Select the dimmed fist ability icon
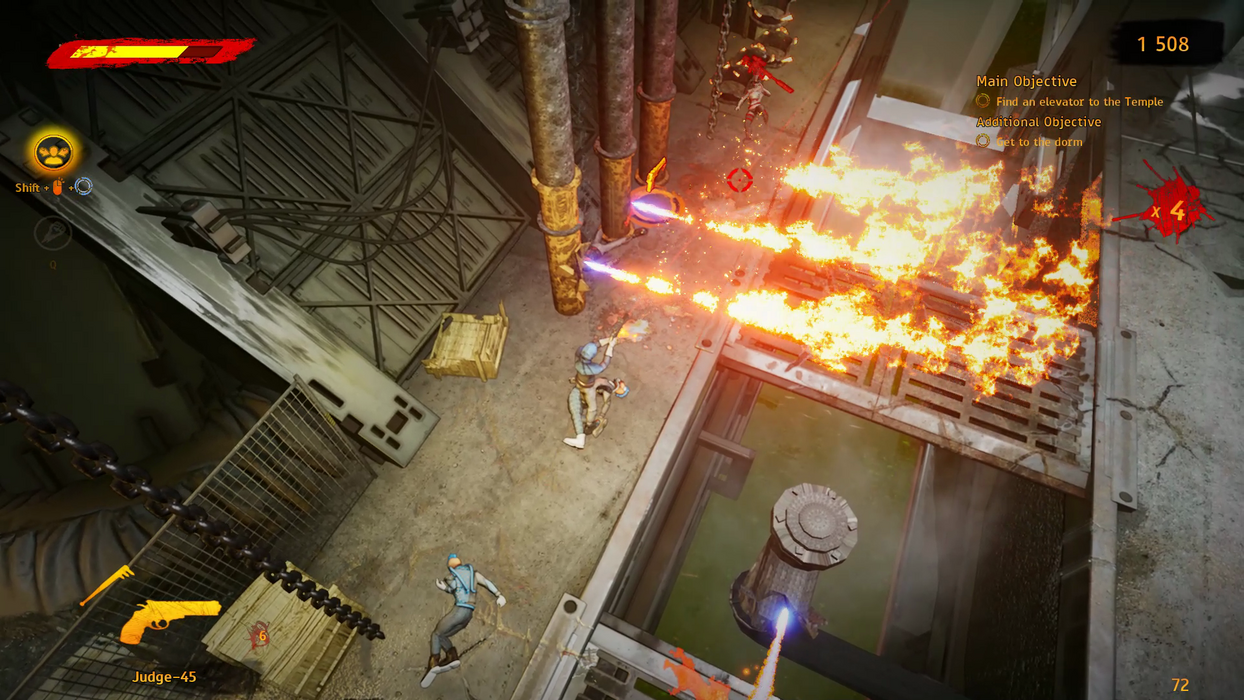Viewport: 1244px width, 700px height. (x=52, y=232)
